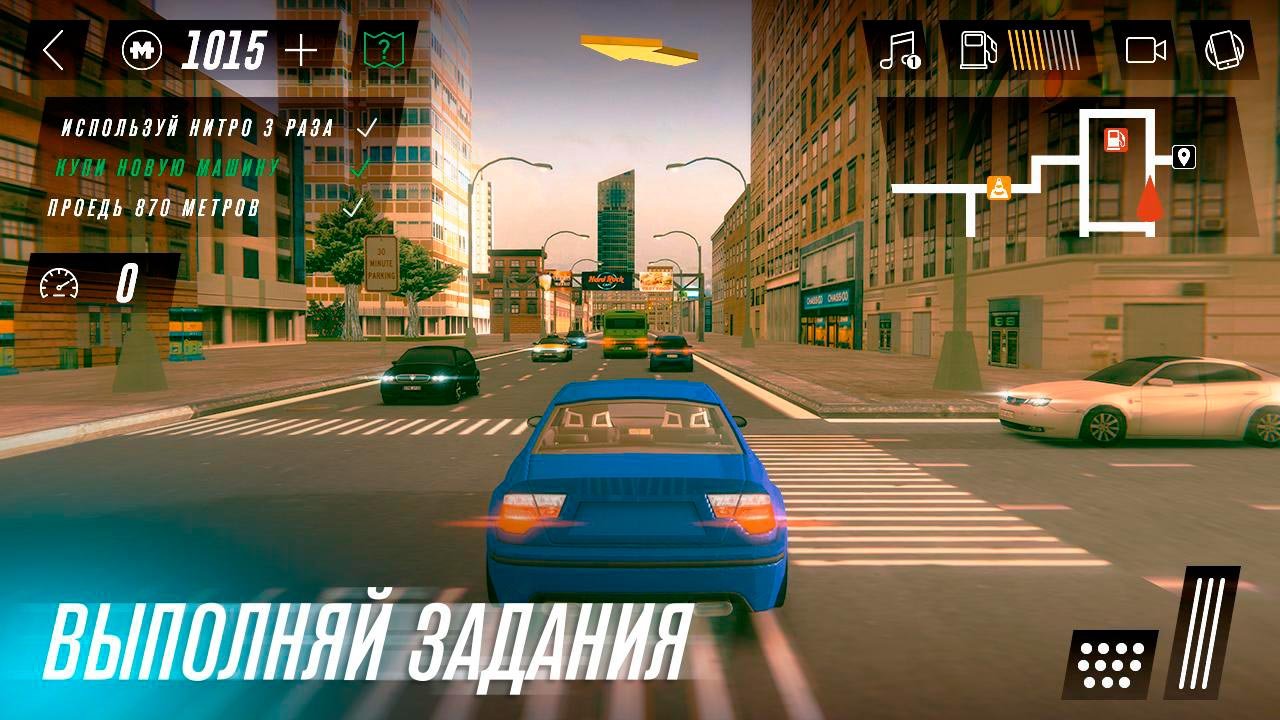Go back using the arrow button
The image size is (1280, 720).
(54, 50)
